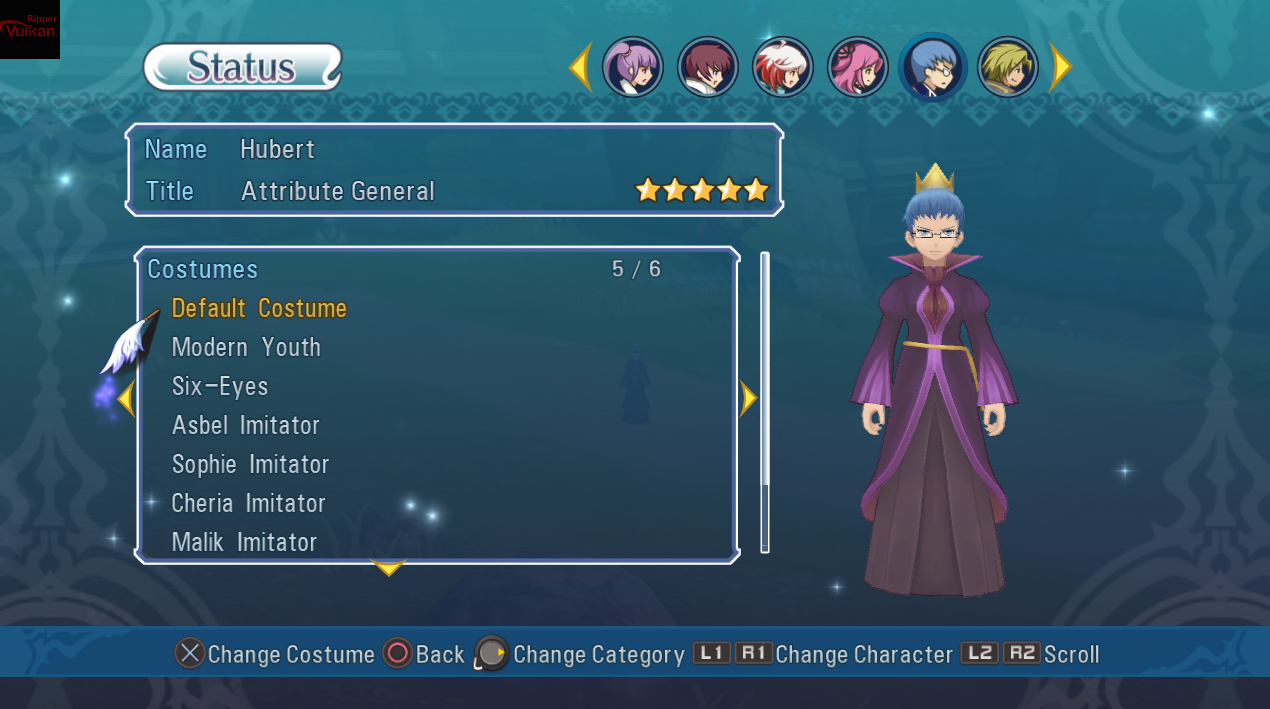Switch to the purple-haired girl portrait

633,68
